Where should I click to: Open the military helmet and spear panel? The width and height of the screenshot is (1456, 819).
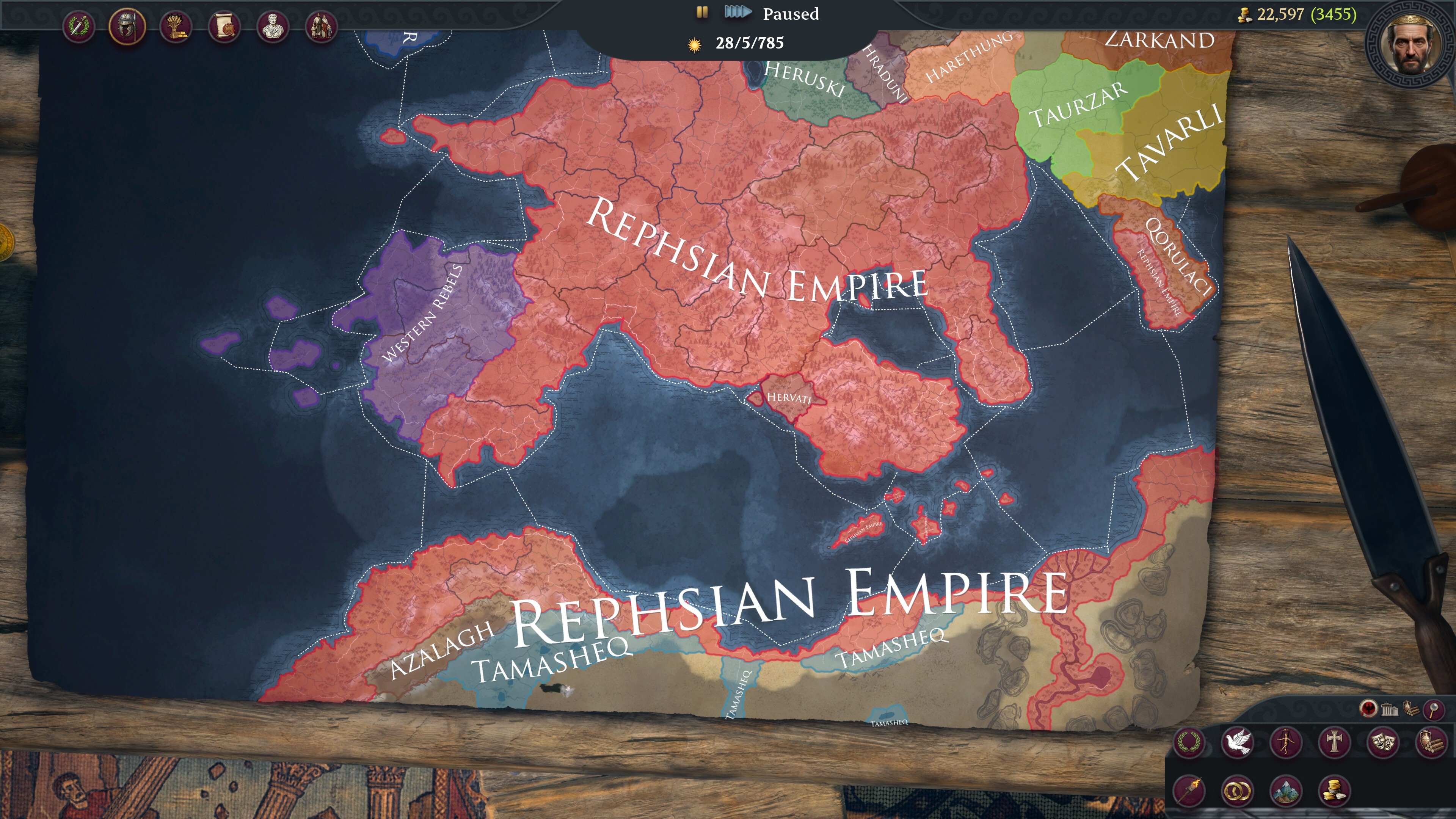127,26
